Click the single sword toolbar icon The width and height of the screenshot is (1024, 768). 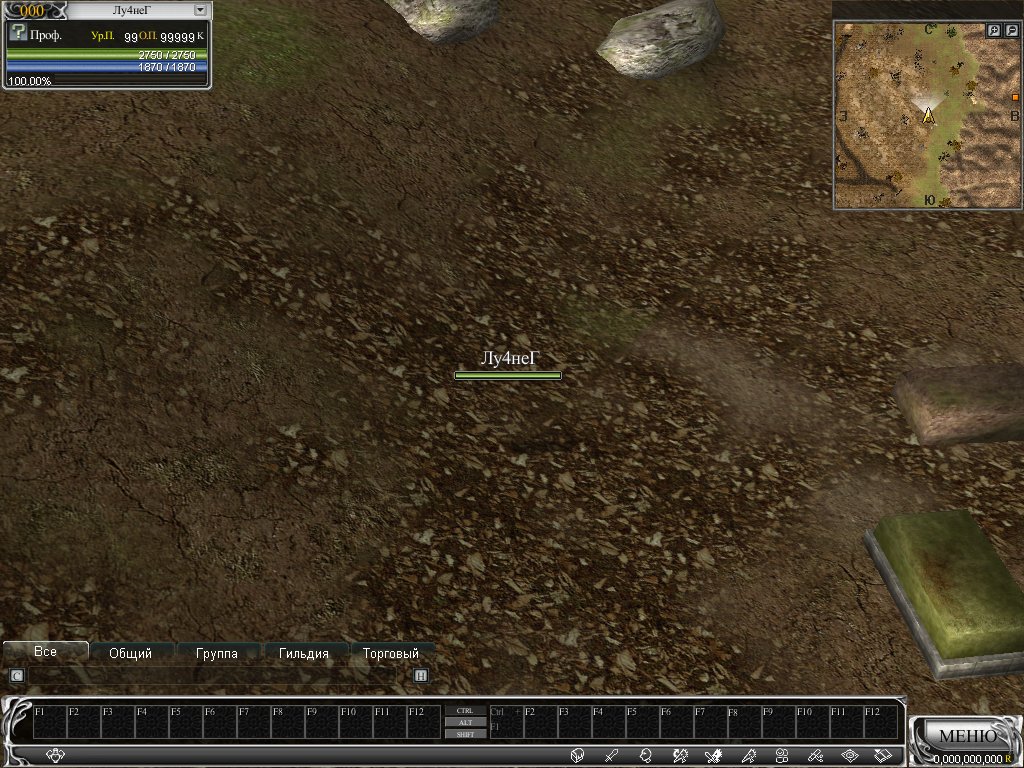point(611,755)
